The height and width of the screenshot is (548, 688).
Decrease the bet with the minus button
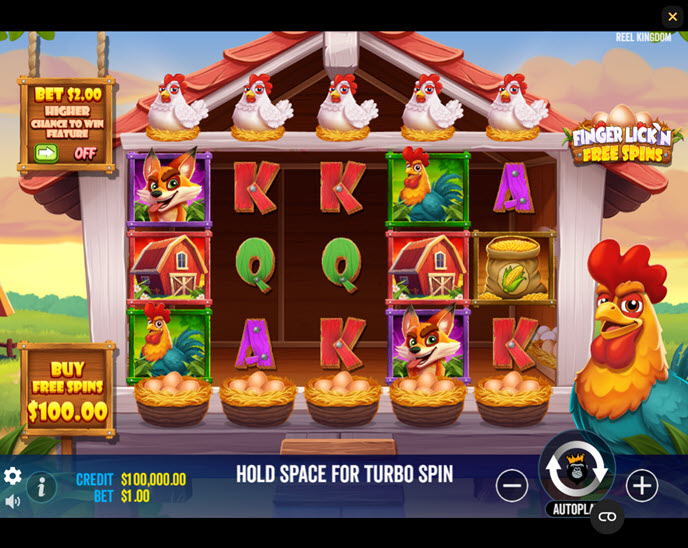[512, 486]
